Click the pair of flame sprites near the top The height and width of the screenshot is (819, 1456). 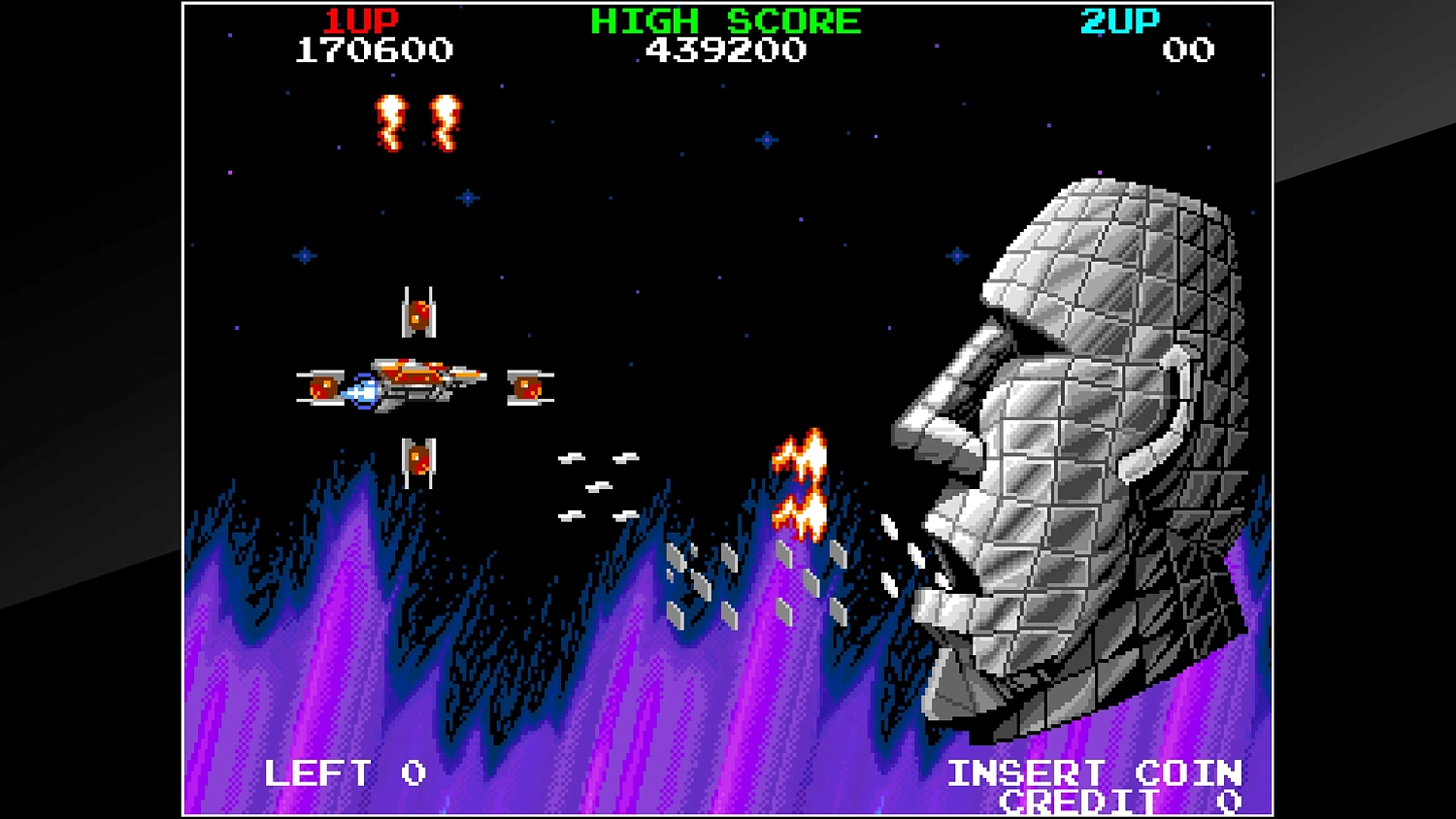[417, 121]
